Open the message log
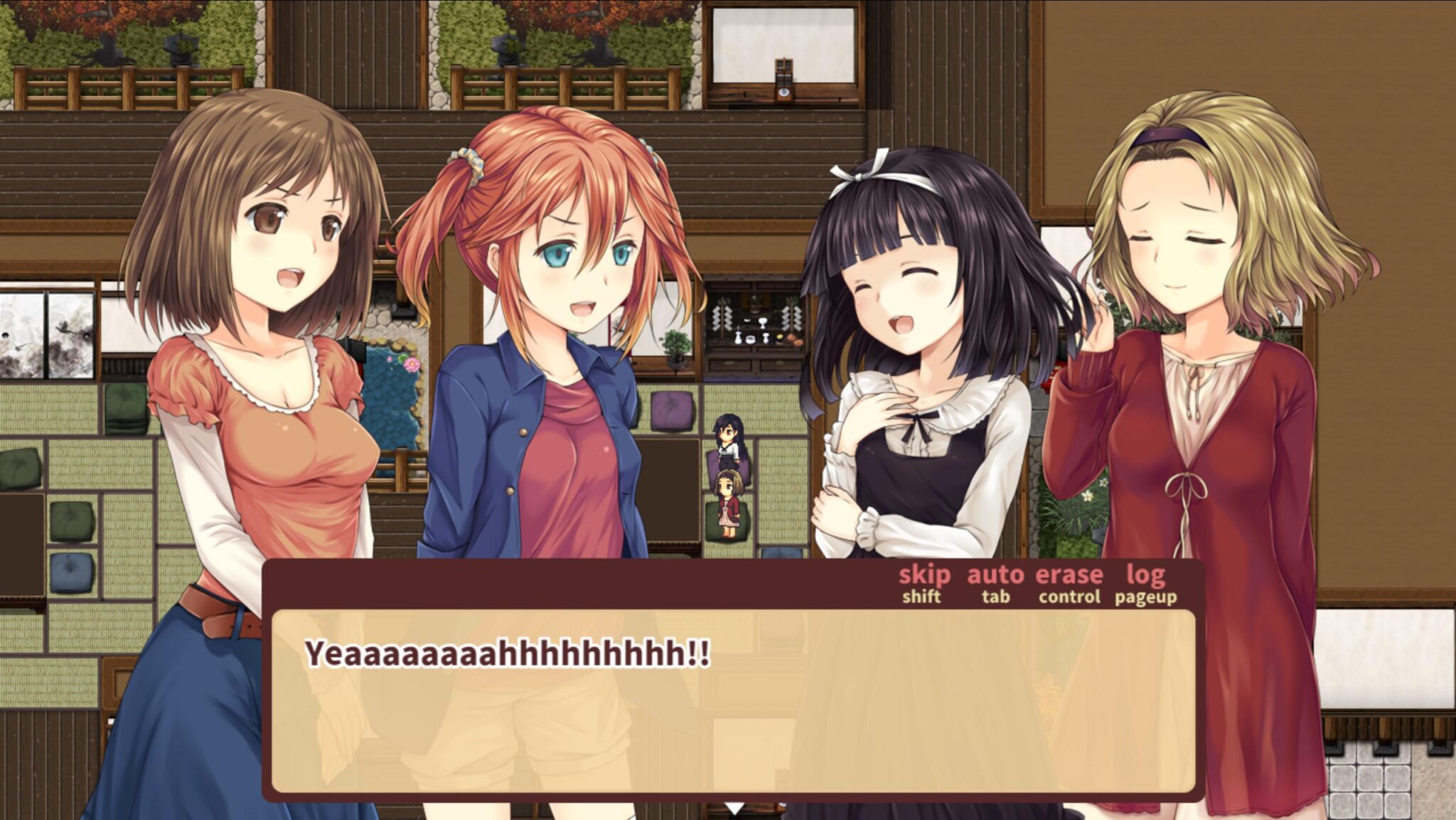 click(x=1145, y=575)
